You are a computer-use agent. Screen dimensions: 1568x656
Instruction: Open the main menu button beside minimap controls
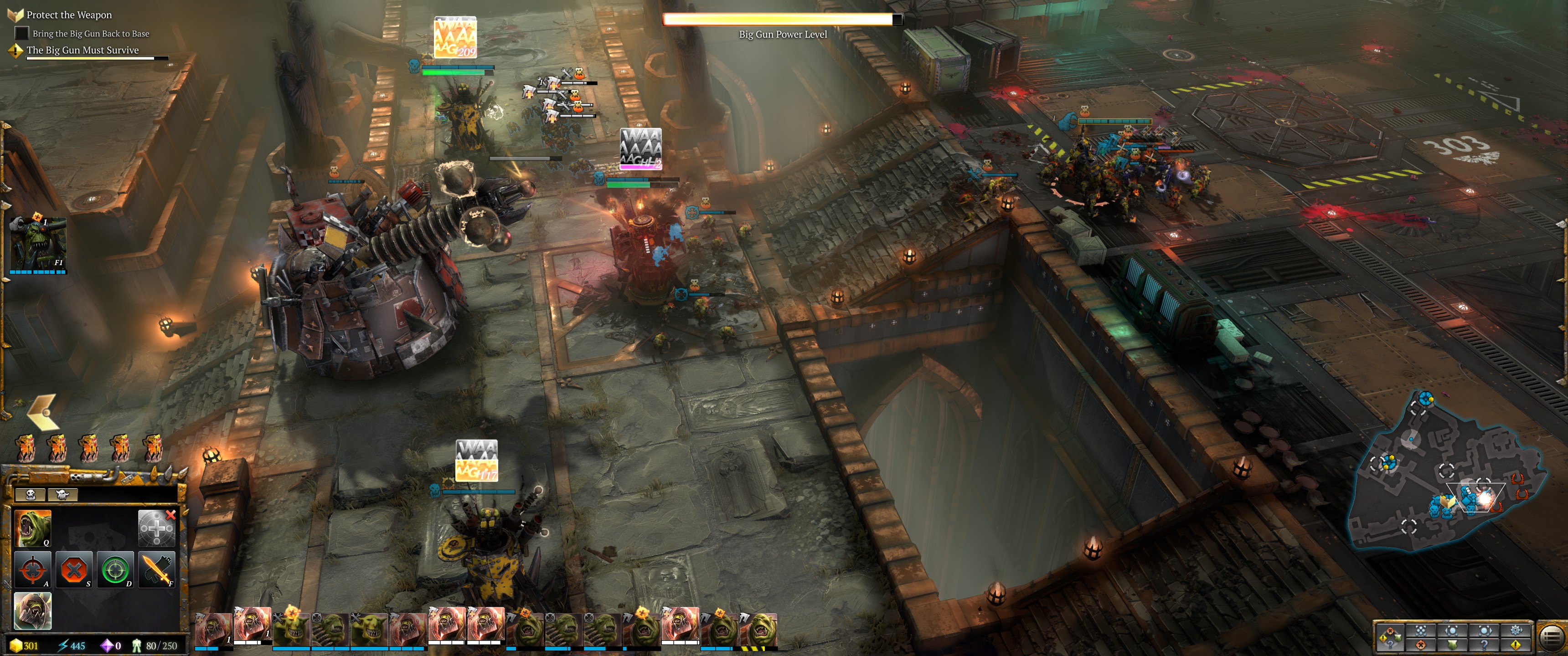coord(1551,637)
